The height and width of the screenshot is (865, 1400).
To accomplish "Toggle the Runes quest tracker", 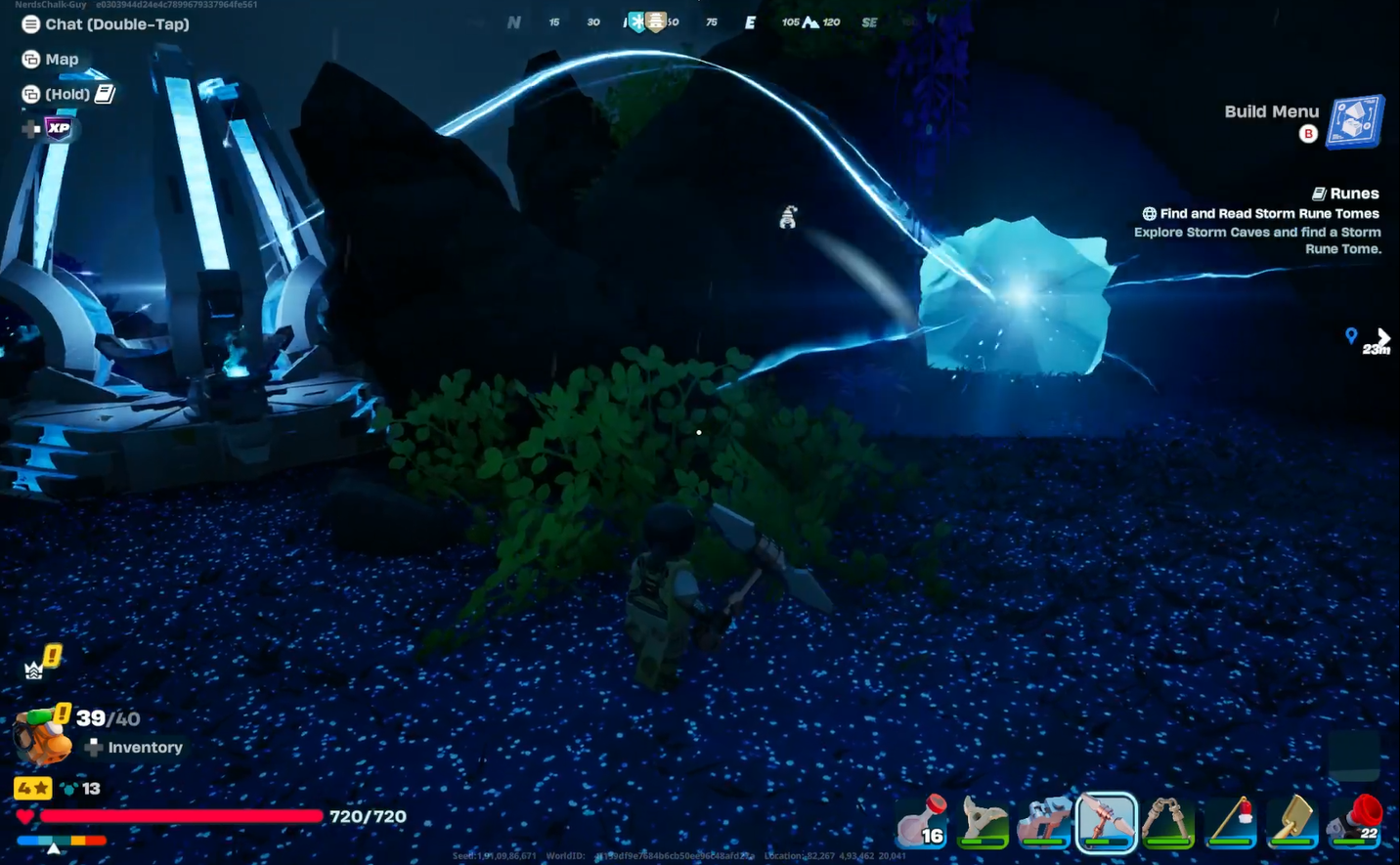I will [x=1346, y=193].
